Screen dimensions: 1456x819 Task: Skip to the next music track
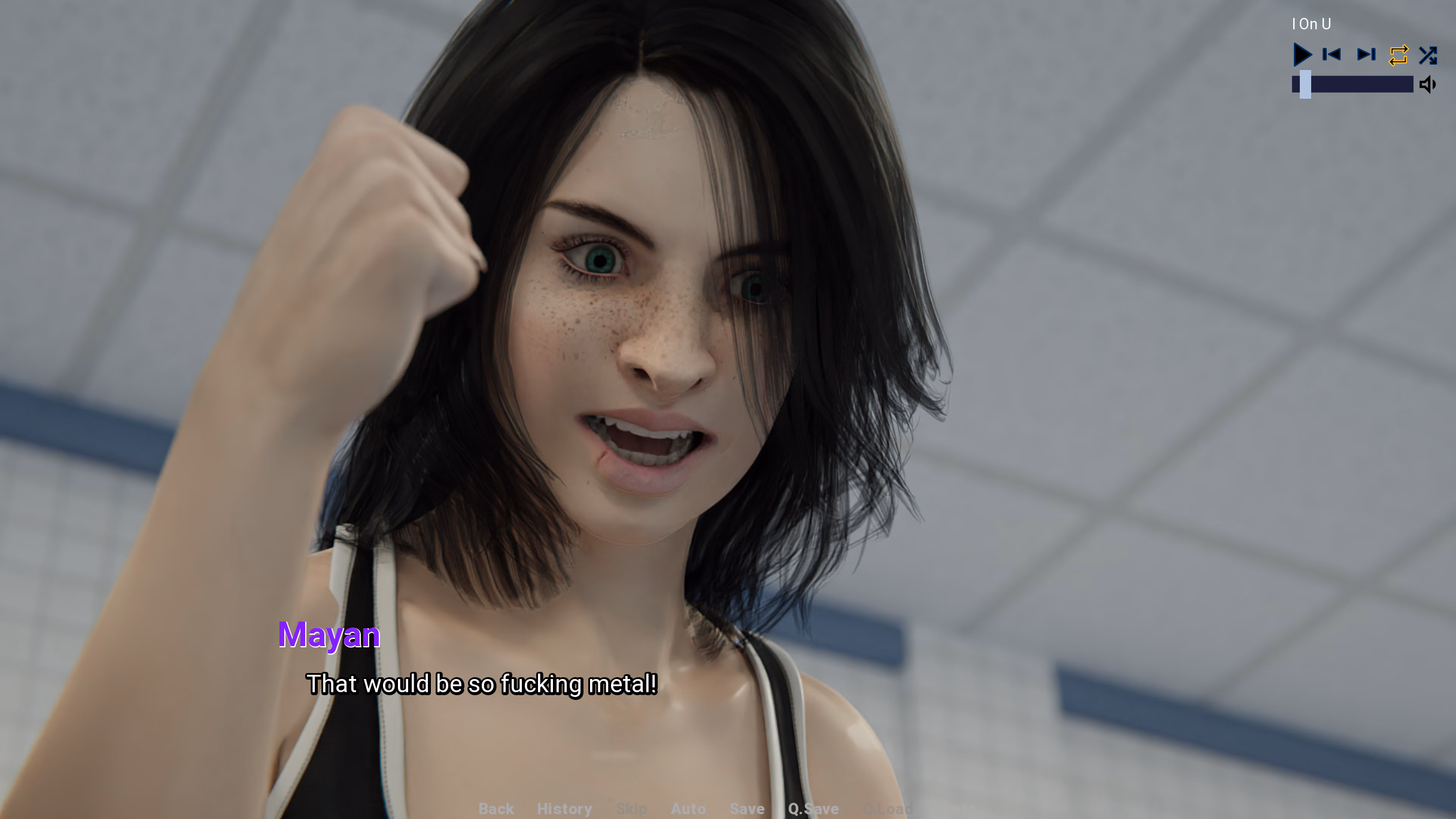(x=1366, y=54)
